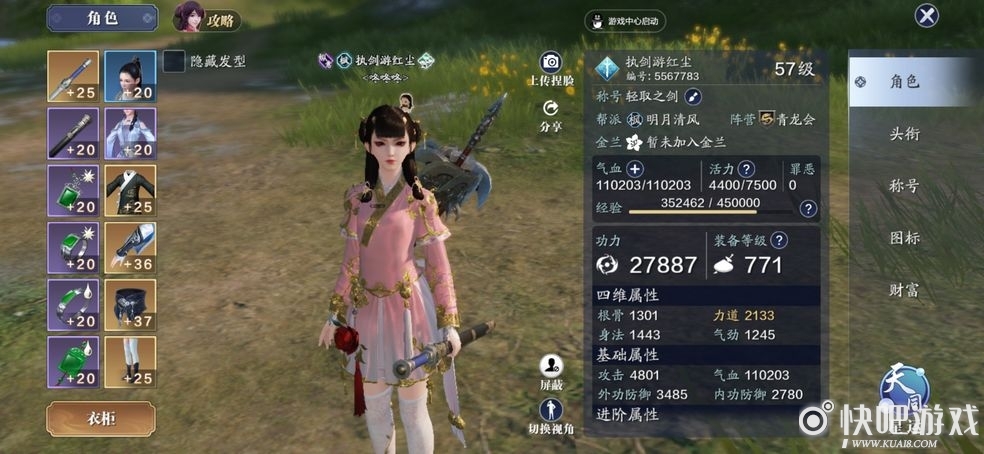Image resolution: width=984 pixels, height=454 pixels.
Task: Toggle the 隐藏发型 checkbox
Action: point(174,61)
